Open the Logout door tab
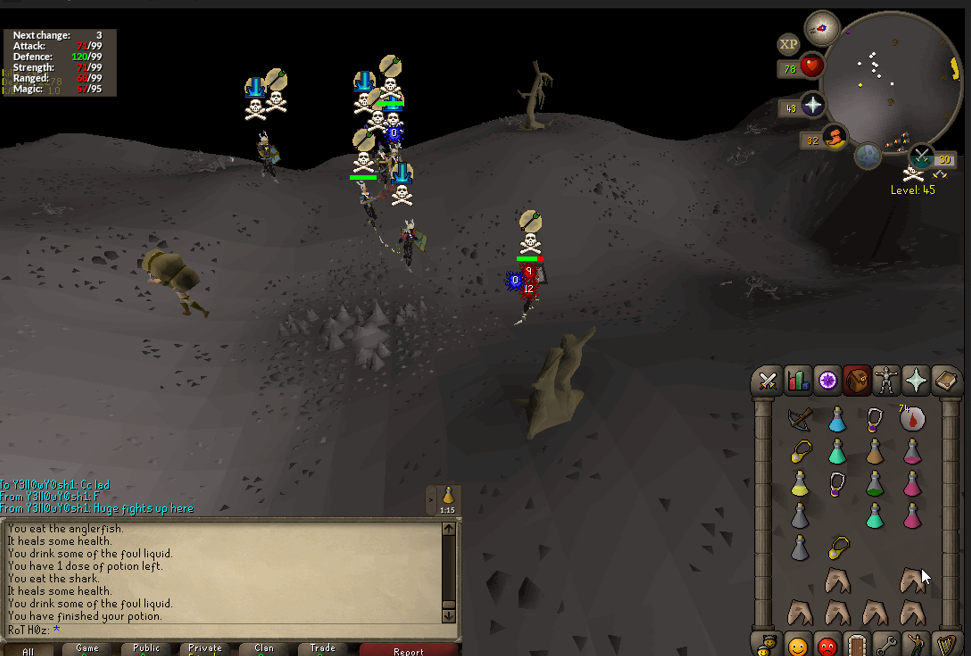 click(856, 643)
